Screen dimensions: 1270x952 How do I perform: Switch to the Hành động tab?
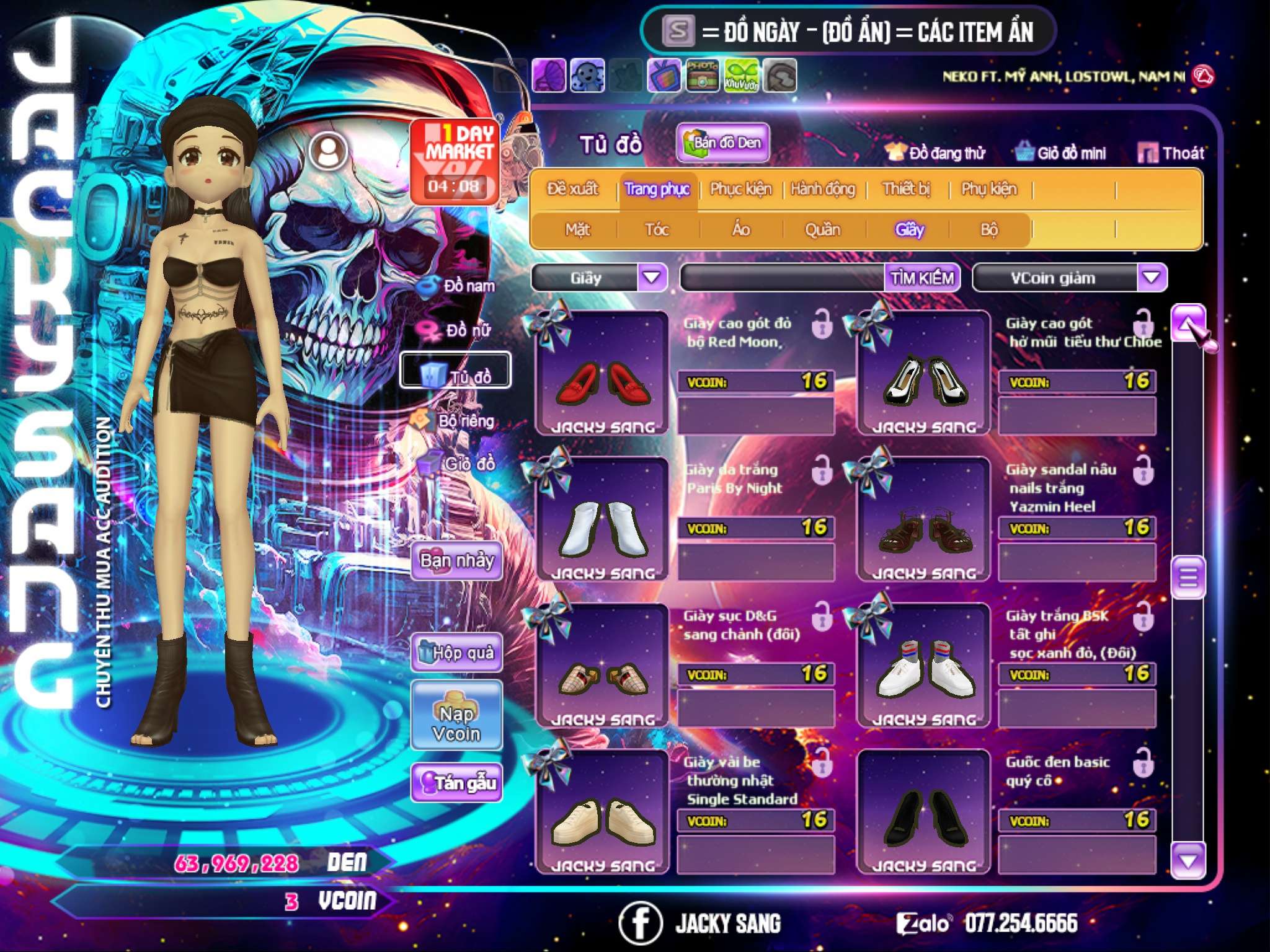[823, 189]
